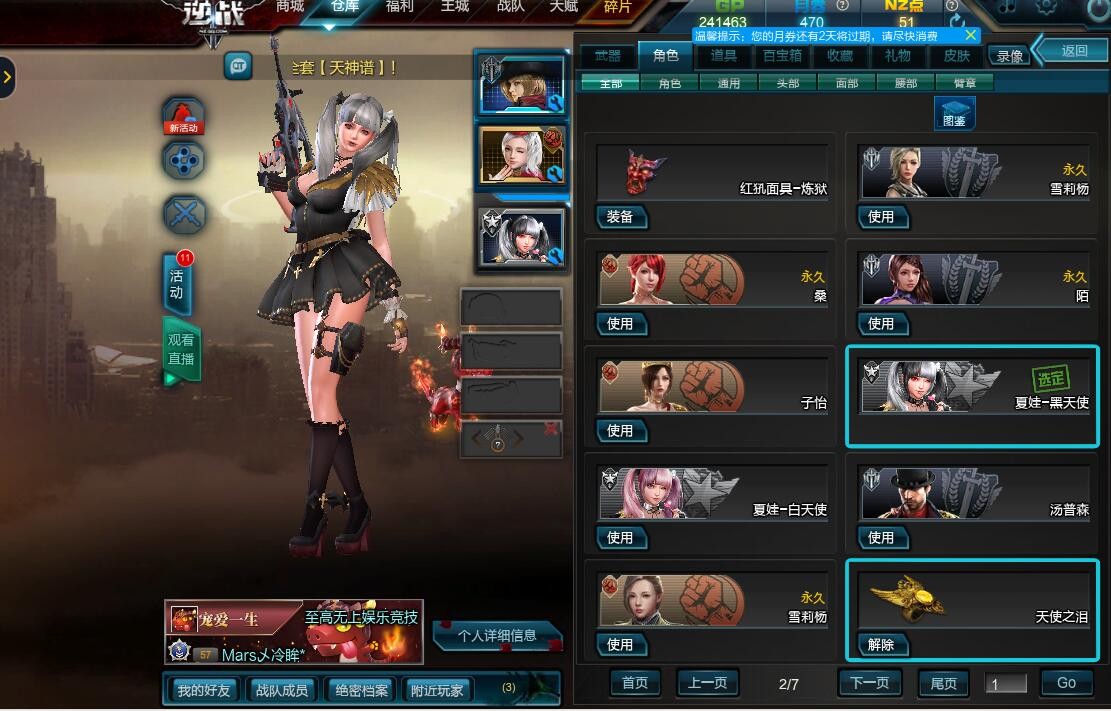The image size is (1111, 711).
Task: Use the 汤普森 character
Action: point(881,538)
